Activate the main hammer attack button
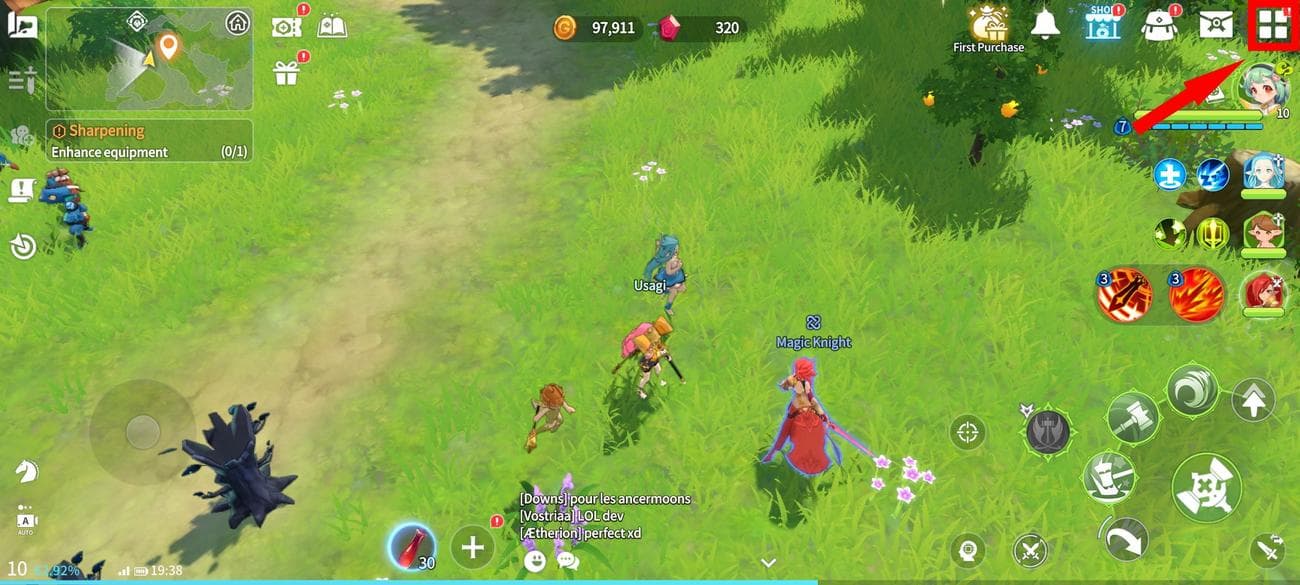 point(1206,488)
